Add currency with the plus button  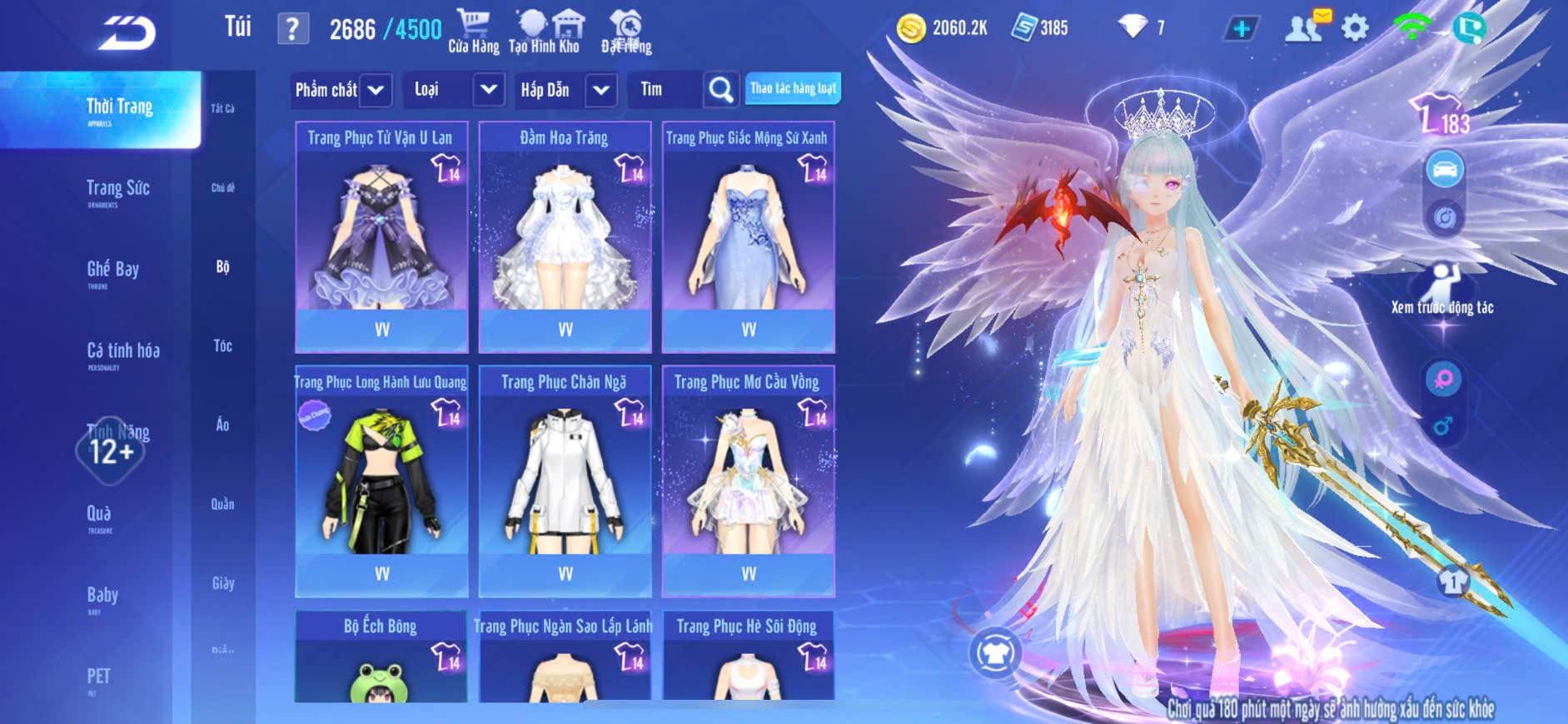click(x=1241, y=28)
